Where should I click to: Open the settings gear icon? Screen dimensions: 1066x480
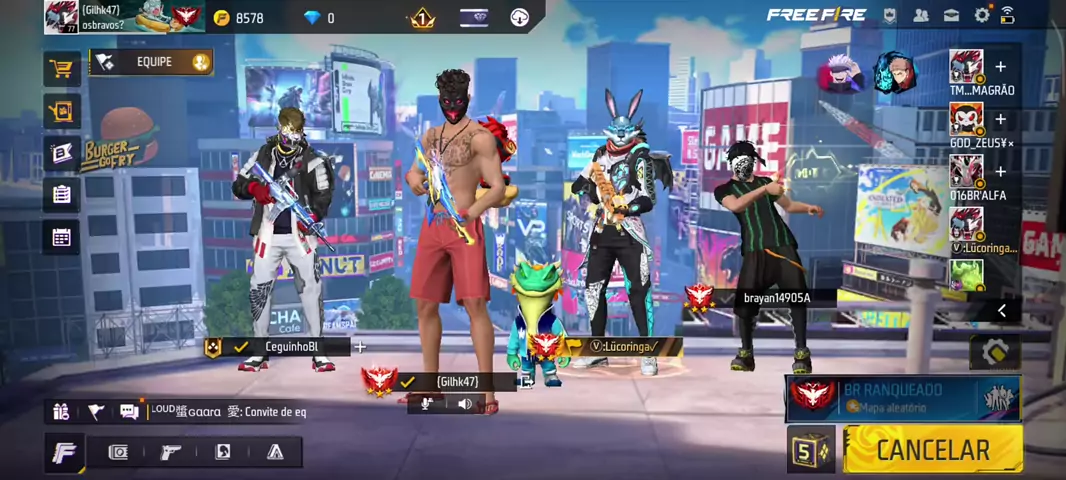(982, 15)
